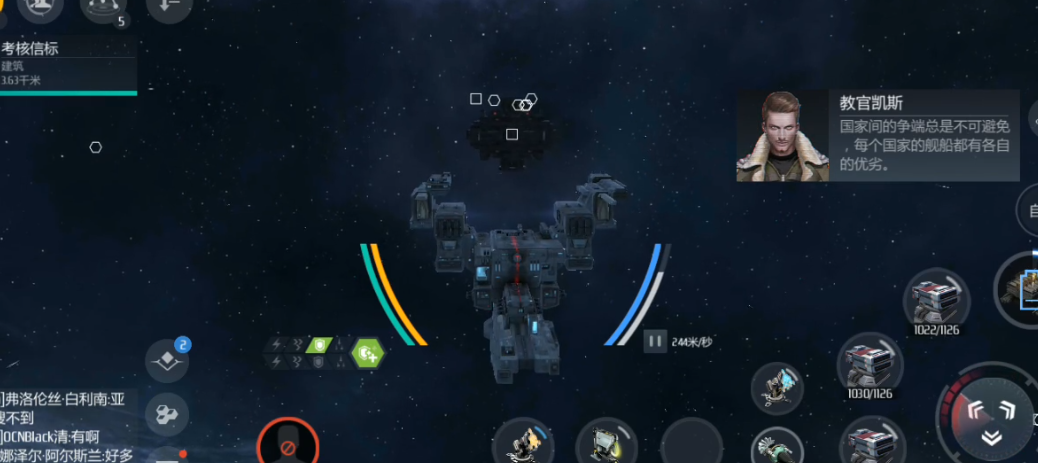Open the fleet formation icon with badge 5

(103, 9)
